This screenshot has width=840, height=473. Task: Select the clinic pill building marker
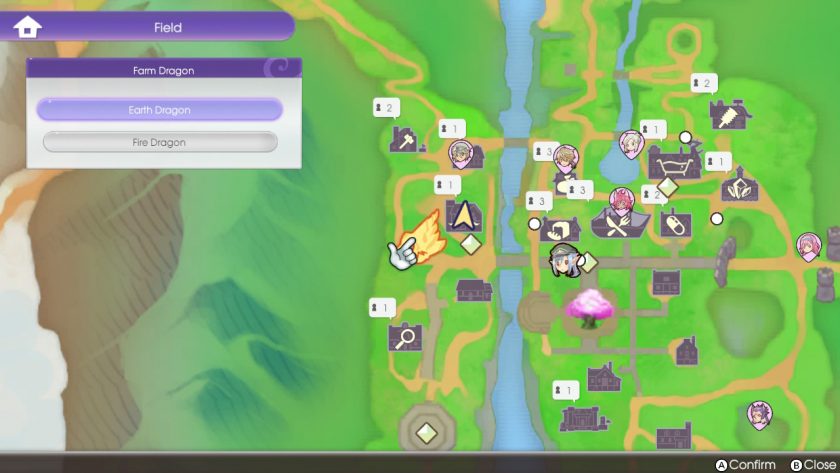(675, 222)
